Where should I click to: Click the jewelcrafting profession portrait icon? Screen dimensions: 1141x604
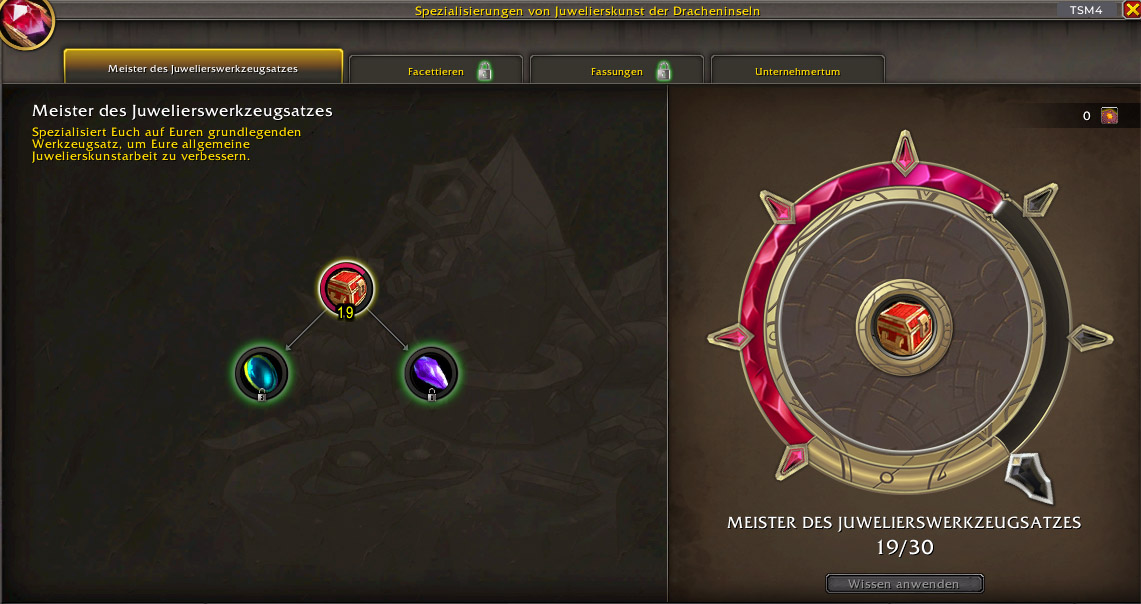[x=26, y=24]
